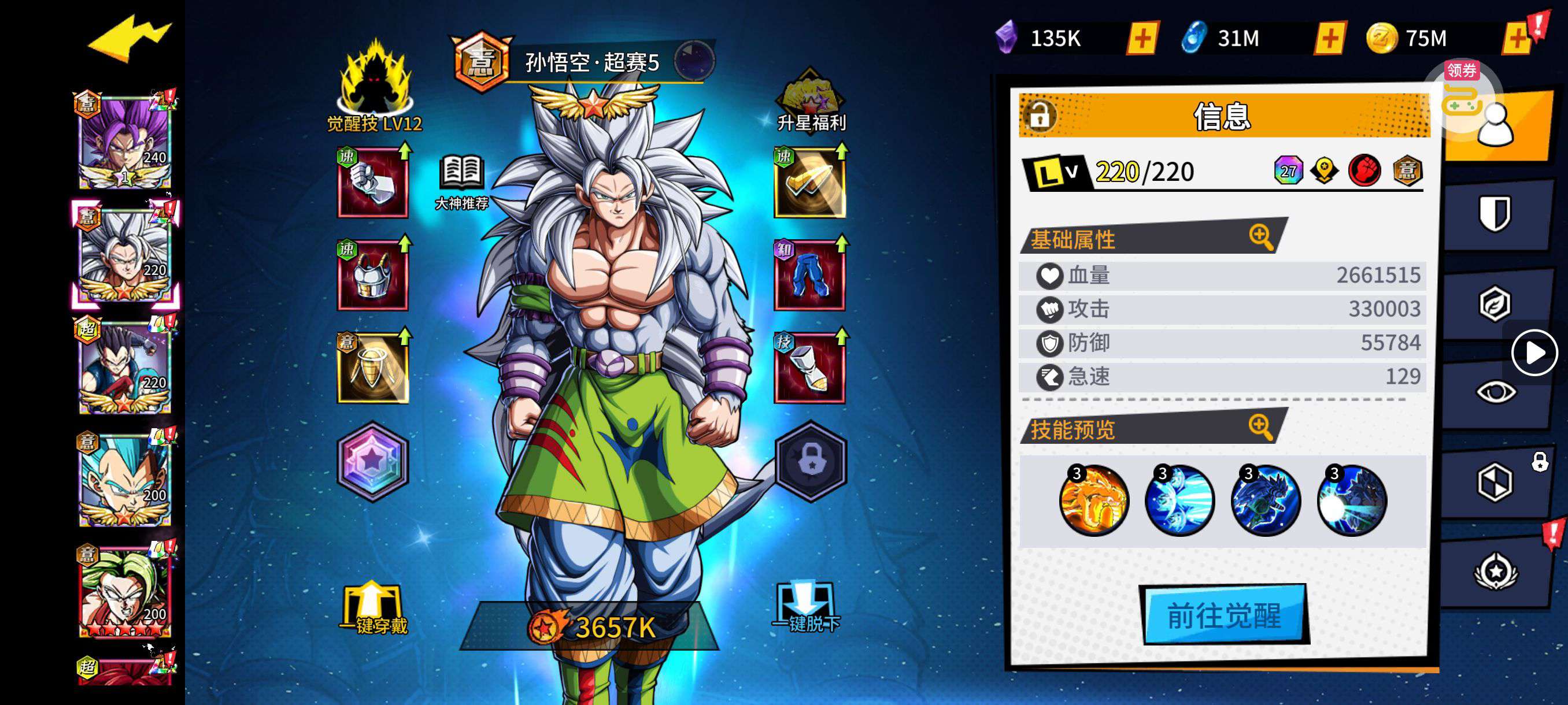The height and width of the screenshot is (705, 1568).
Task: Open the 领券 coupon overlay icon
Action: coord(1462,91)
